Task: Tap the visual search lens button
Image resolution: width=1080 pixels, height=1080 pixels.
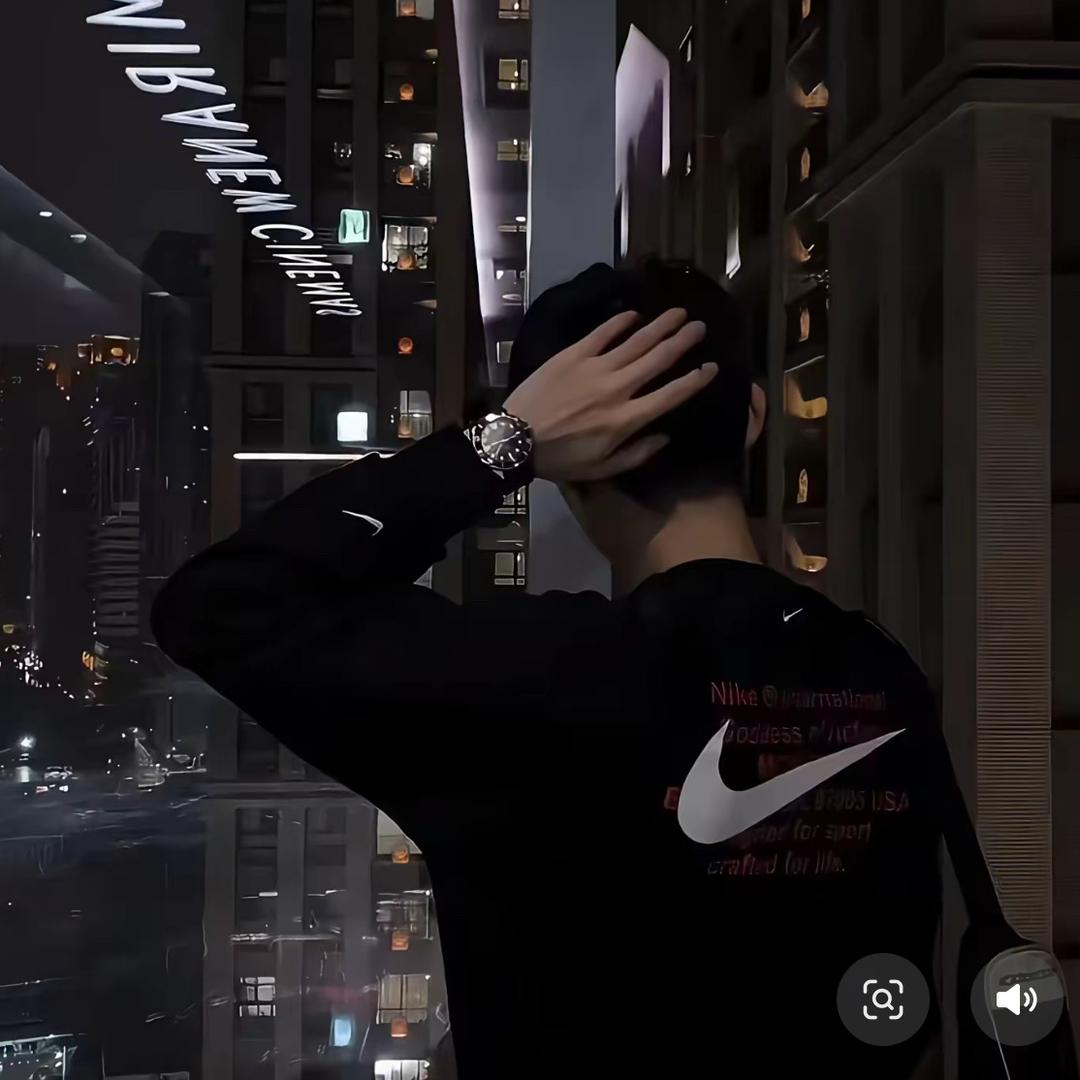Action: 883,999
